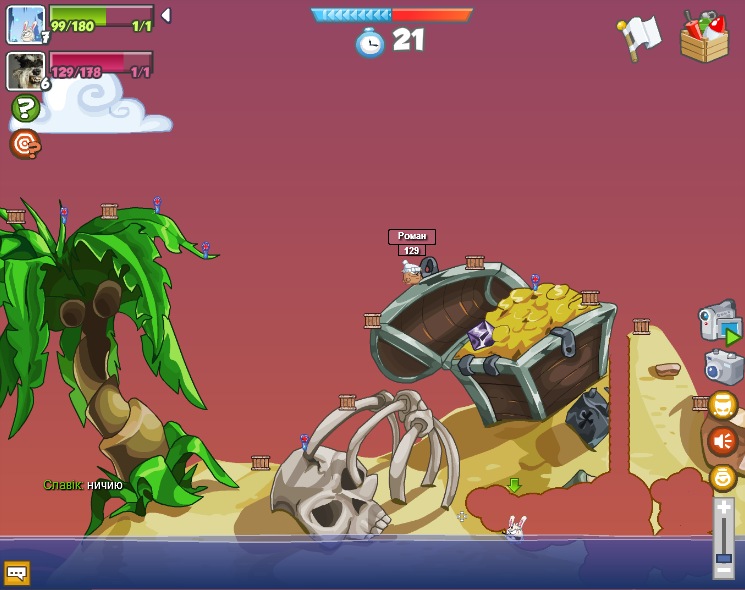Click the white surrender flag
The width and height of the screenshot is (745, 590).
tap(639, 38)
